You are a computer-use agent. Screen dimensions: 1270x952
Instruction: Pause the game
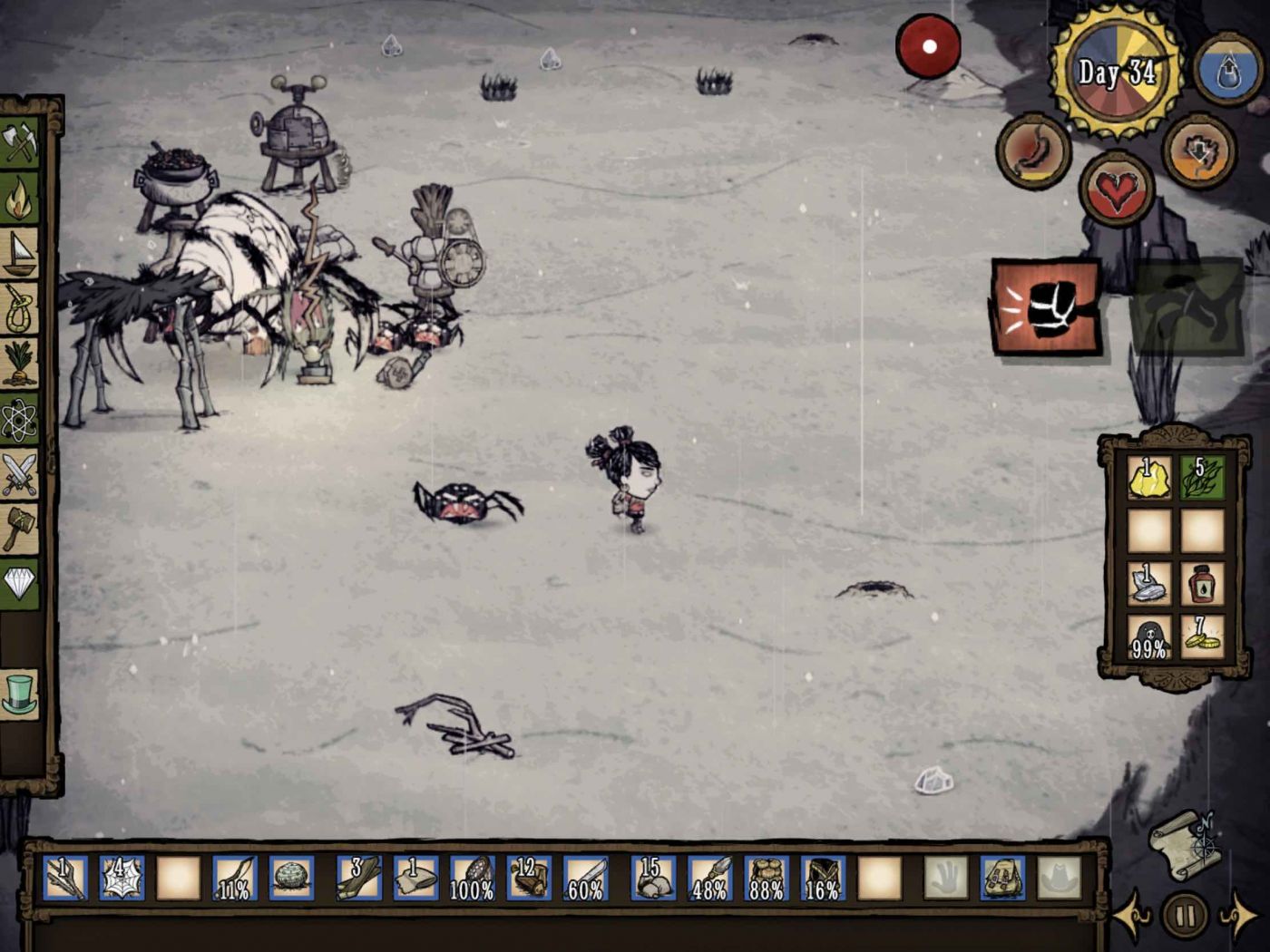pos(1184,914)
